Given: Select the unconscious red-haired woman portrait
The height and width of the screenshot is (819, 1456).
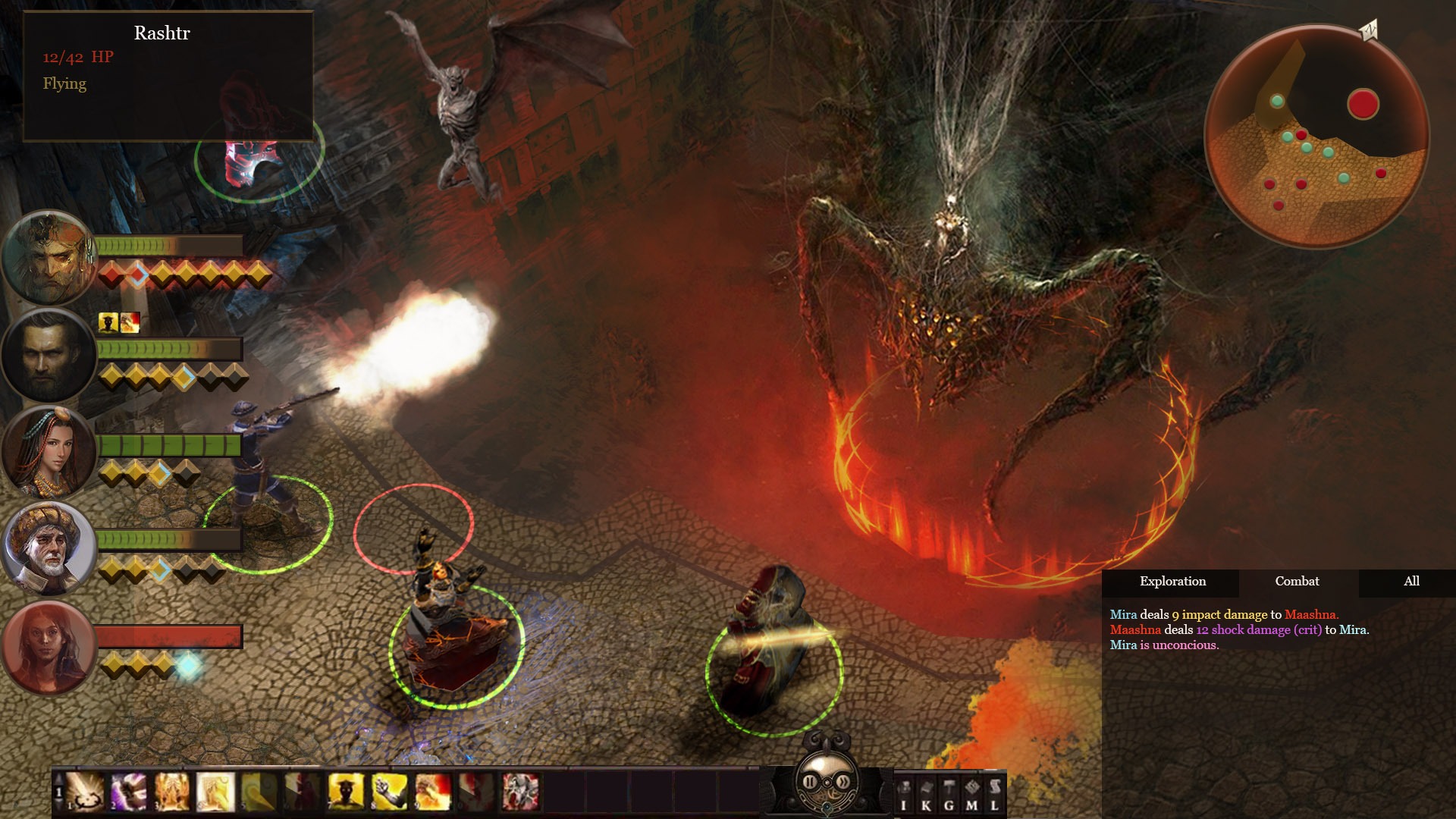Looking at the screenshot, I should (x=48, y=647).
